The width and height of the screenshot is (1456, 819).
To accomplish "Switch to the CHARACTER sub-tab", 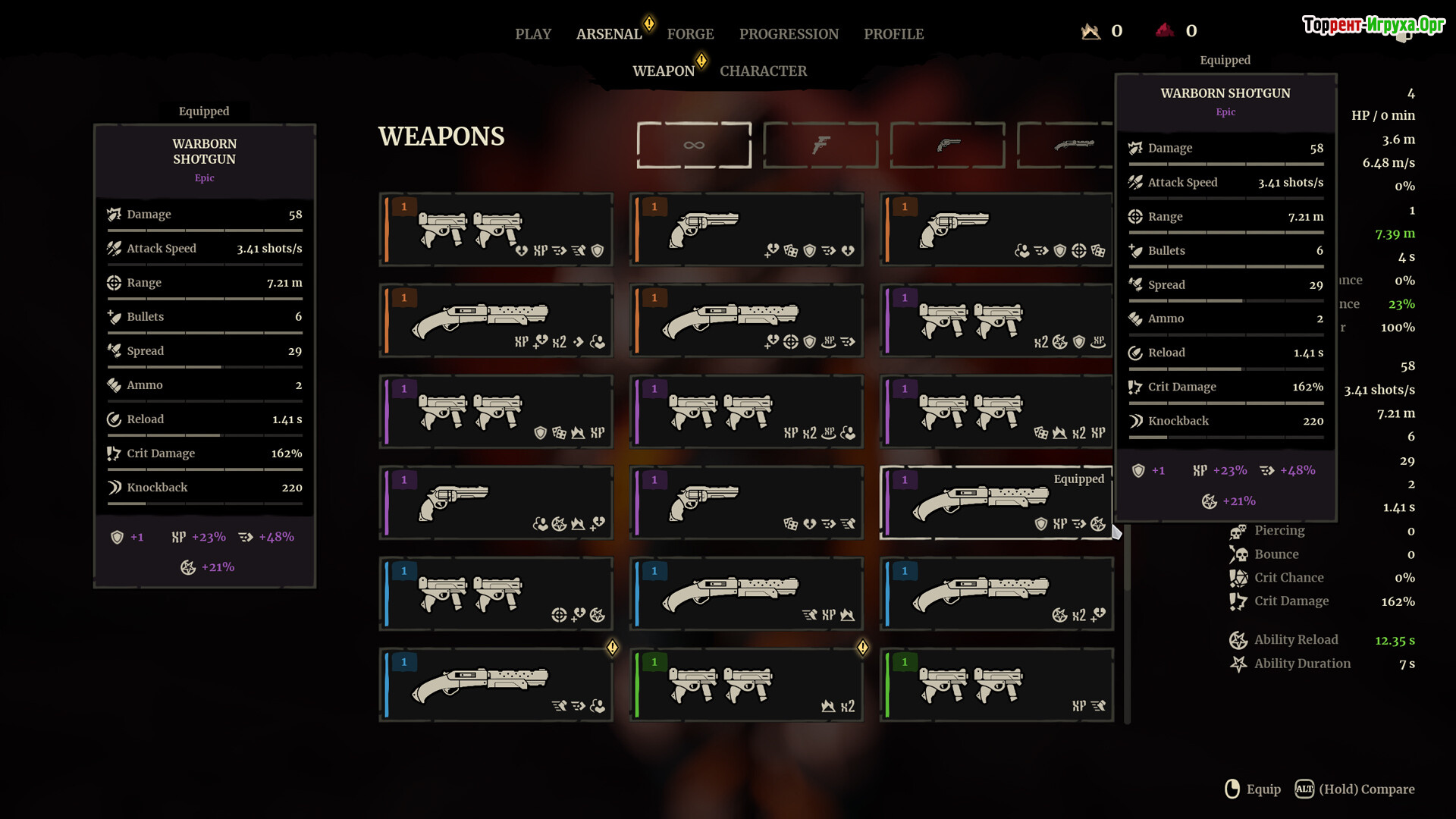I will pyautogui.click(x=763, y=71).
